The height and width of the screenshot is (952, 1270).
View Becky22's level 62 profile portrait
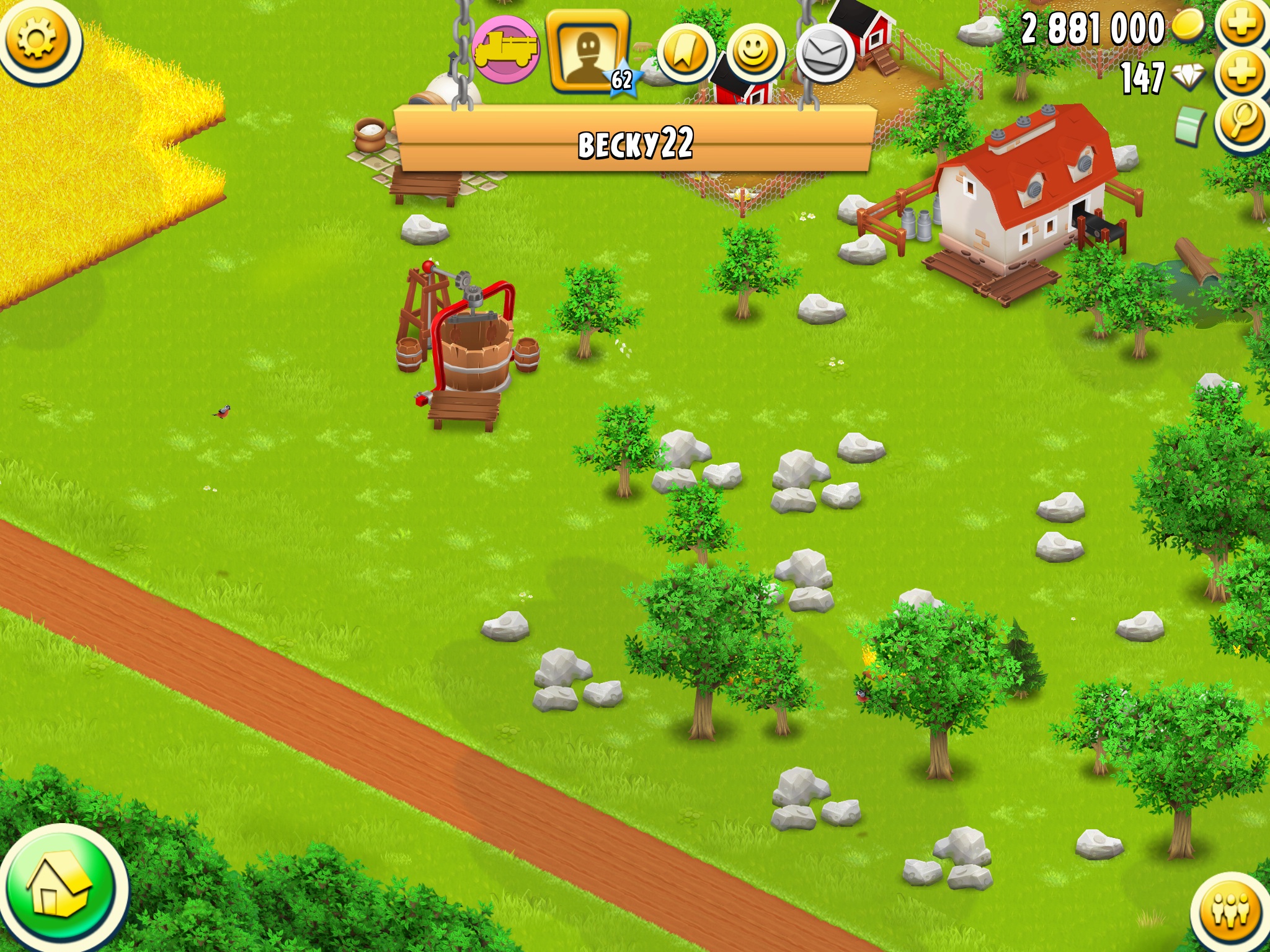point(588,51)
